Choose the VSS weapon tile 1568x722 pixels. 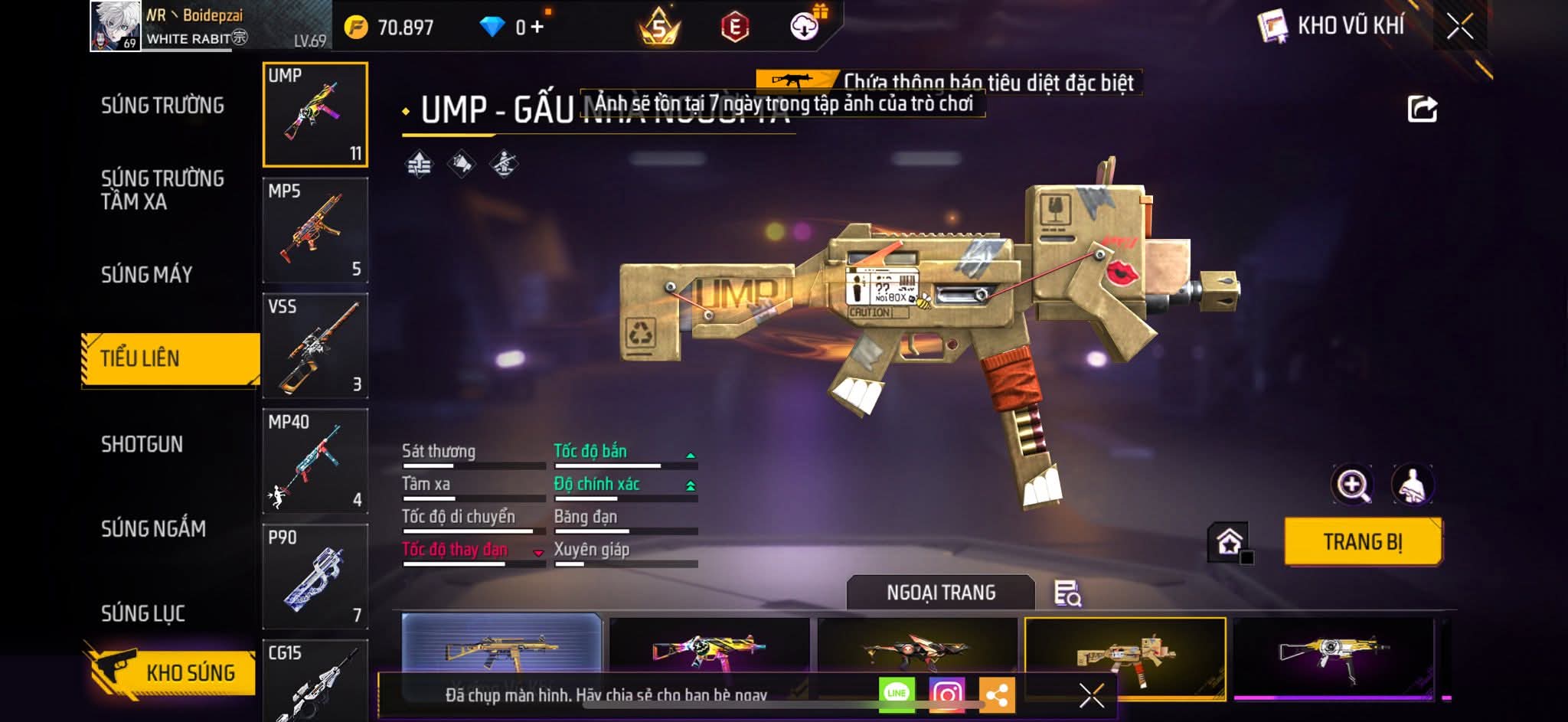point(315,346)
